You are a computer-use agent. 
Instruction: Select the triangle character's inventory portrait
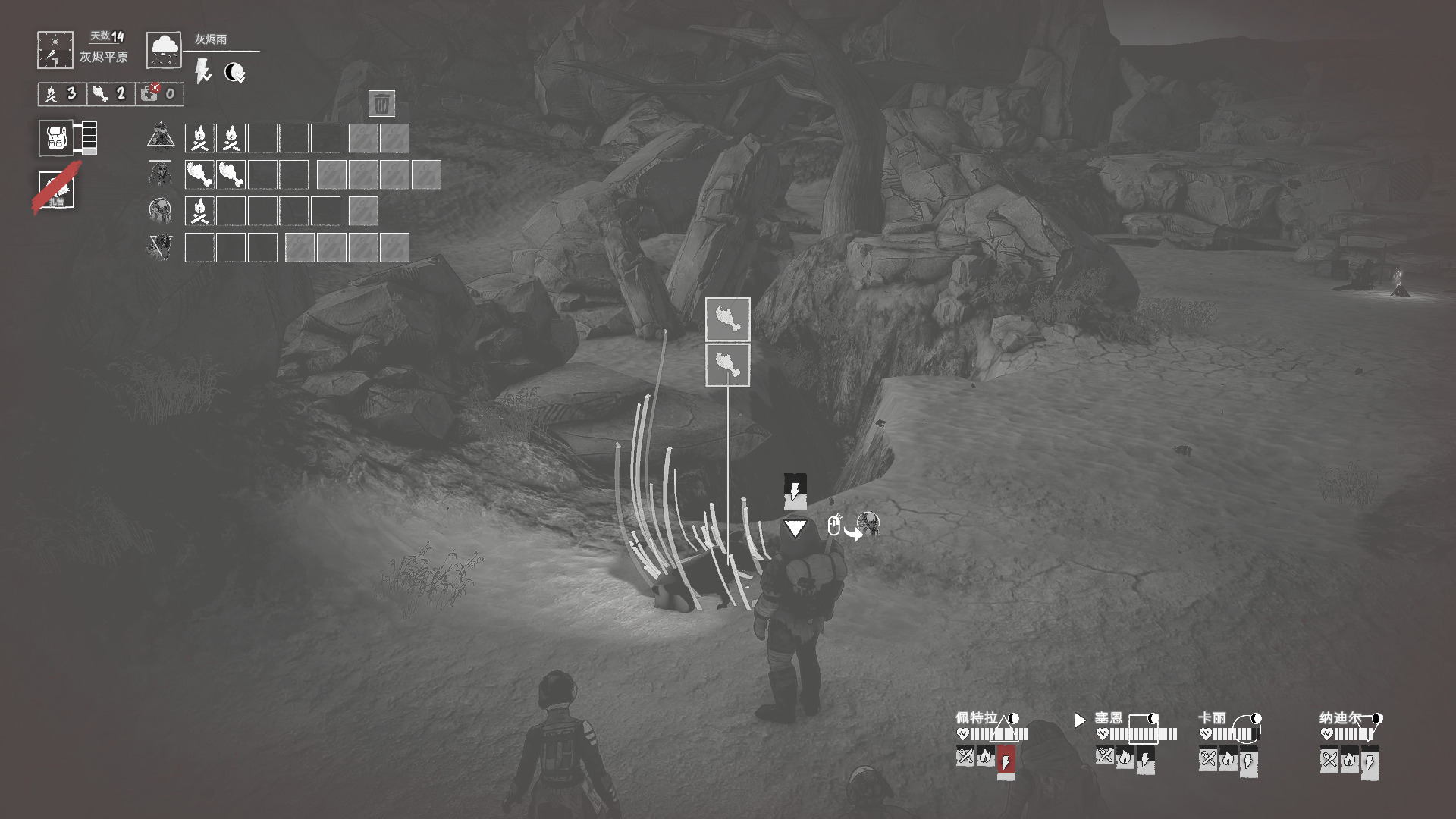(160, 137)
